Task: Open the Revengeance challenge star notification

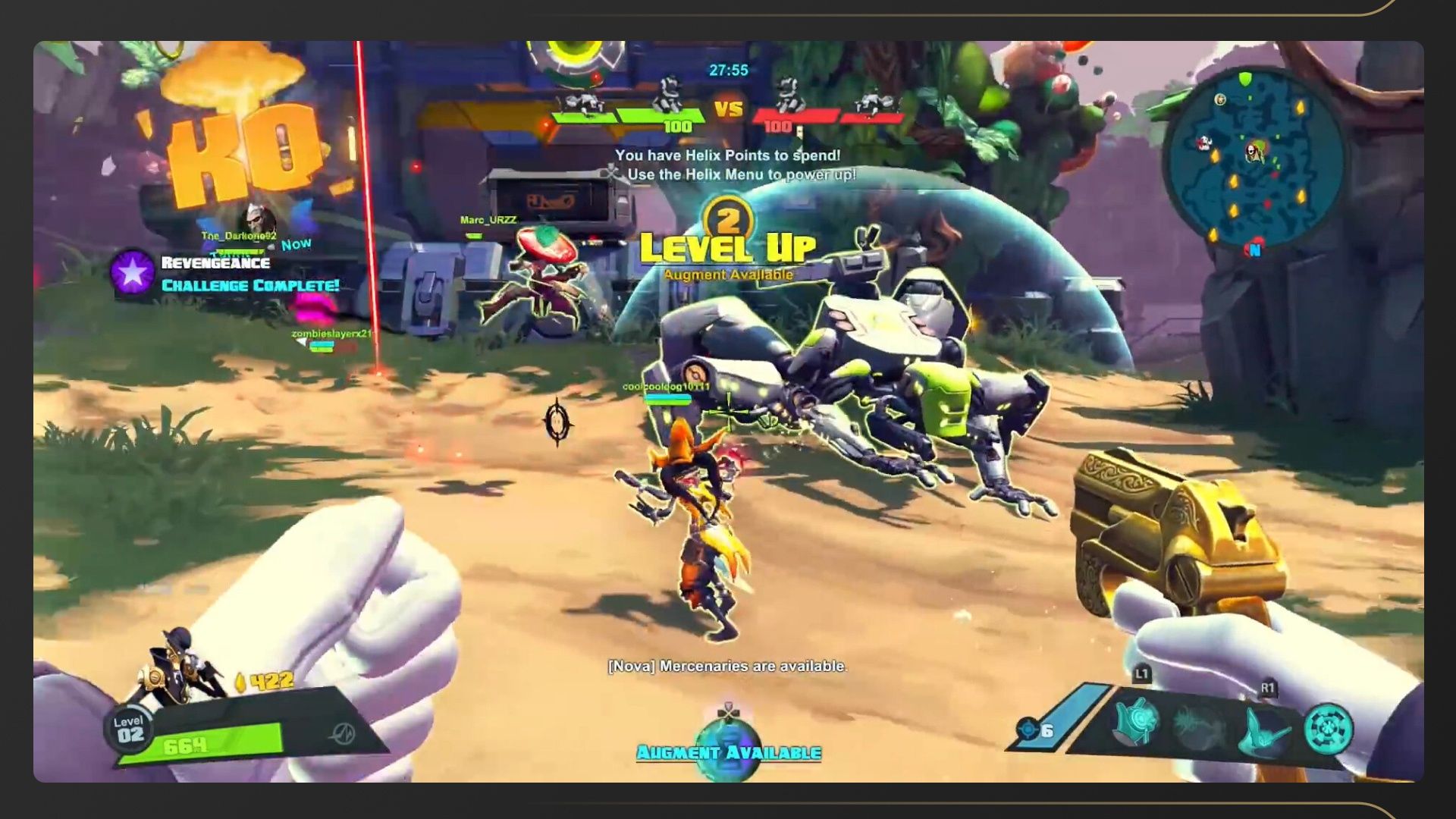Action: click(x=133, y=272)
